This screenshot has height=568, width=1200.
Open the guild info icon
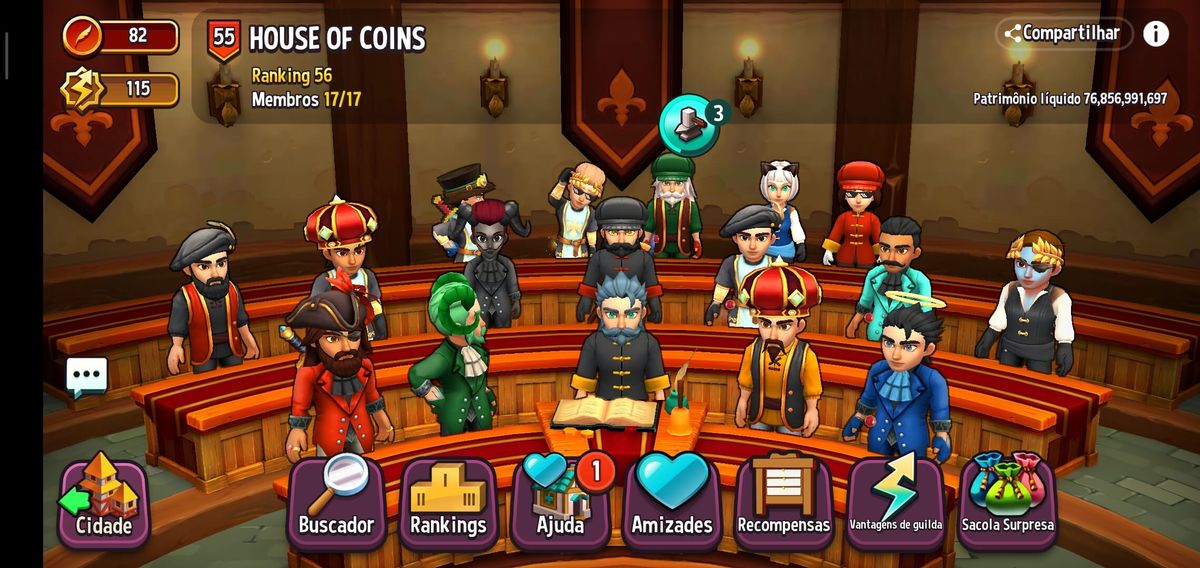pos(1156,33)
